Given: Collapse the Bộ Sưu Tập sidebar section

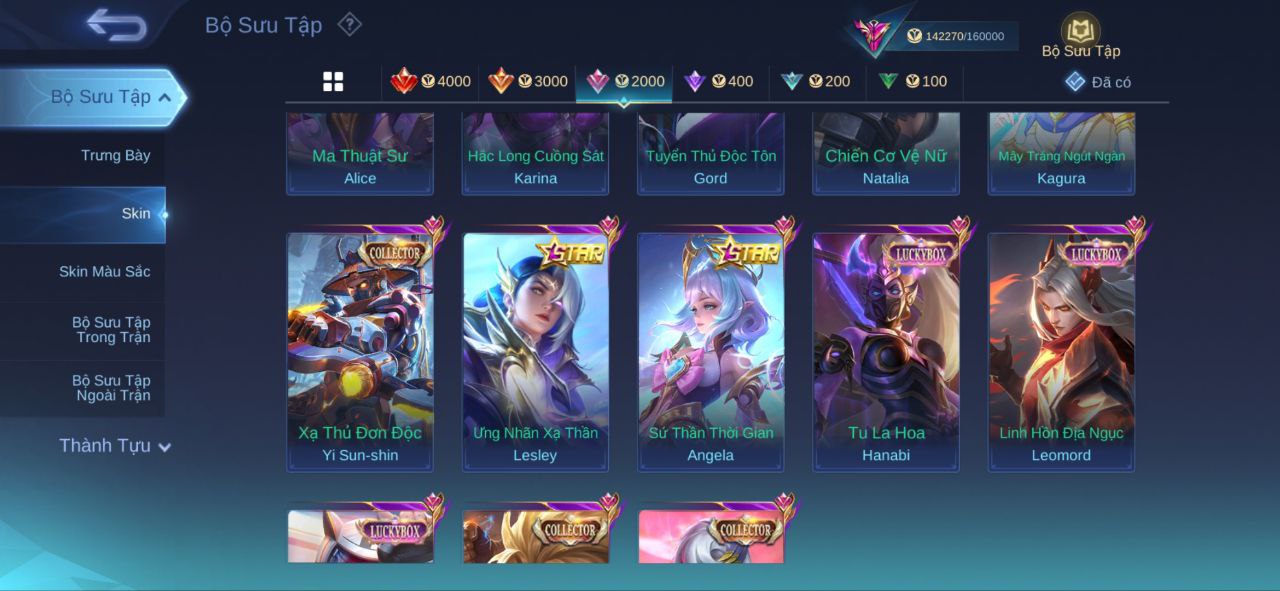Looking at the screenshot, I should 164,97.
